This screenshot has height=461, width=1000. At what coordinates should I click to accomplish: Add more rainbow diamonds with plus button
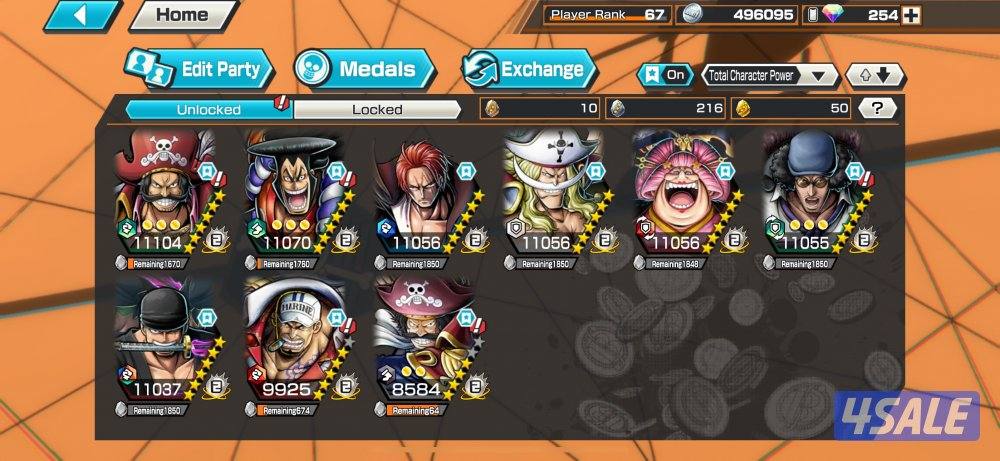(910, 15)
